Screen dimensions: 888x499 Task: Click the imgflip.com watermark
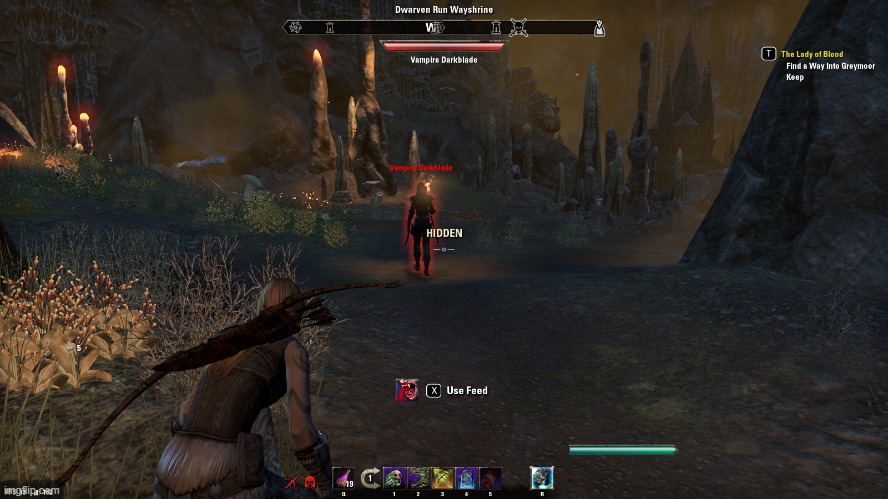point(28,492)
